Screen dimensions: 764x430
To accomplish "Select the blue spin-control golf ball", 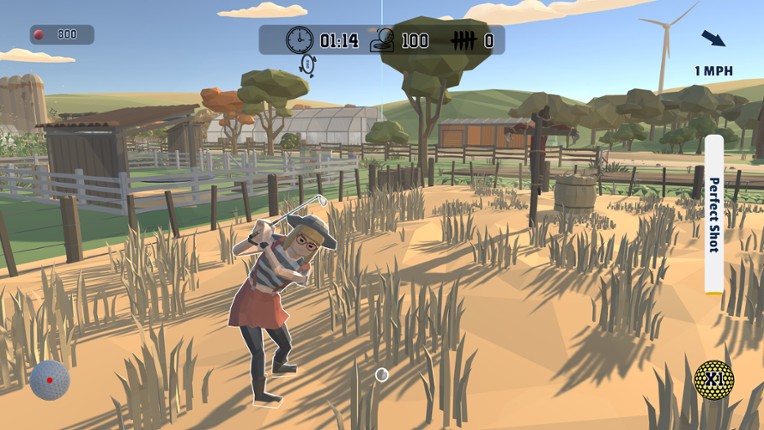I will tap(49, 380).
